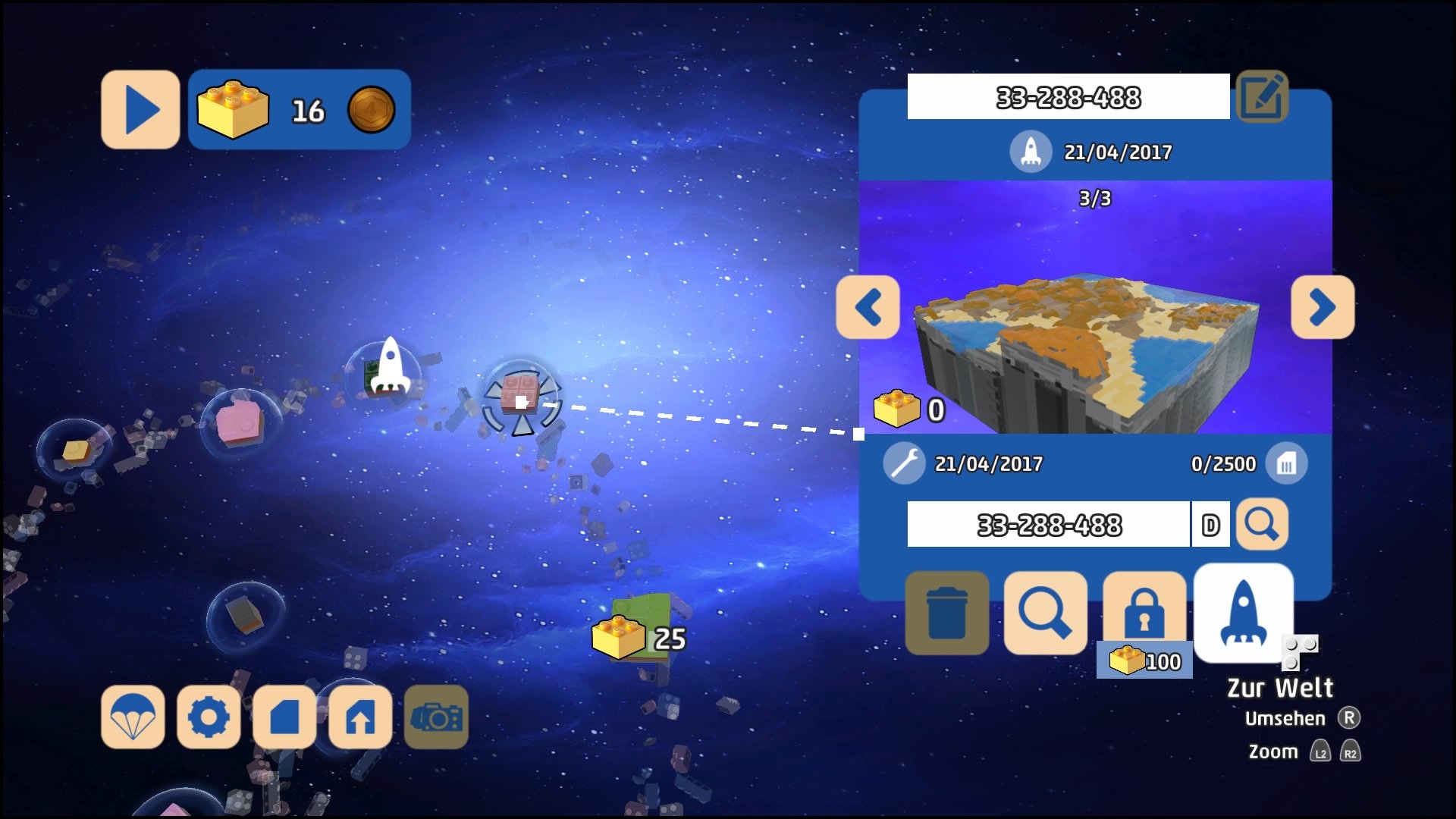
Task: Click the rocket icon above the launch date
Action: [1031, 151]
